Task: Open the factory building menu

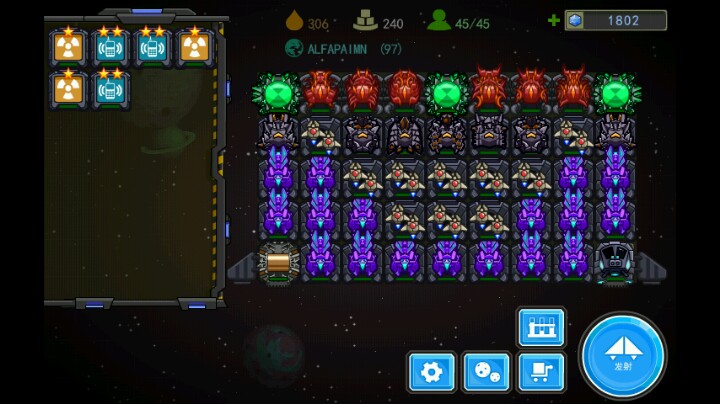Action: (541, 327)
